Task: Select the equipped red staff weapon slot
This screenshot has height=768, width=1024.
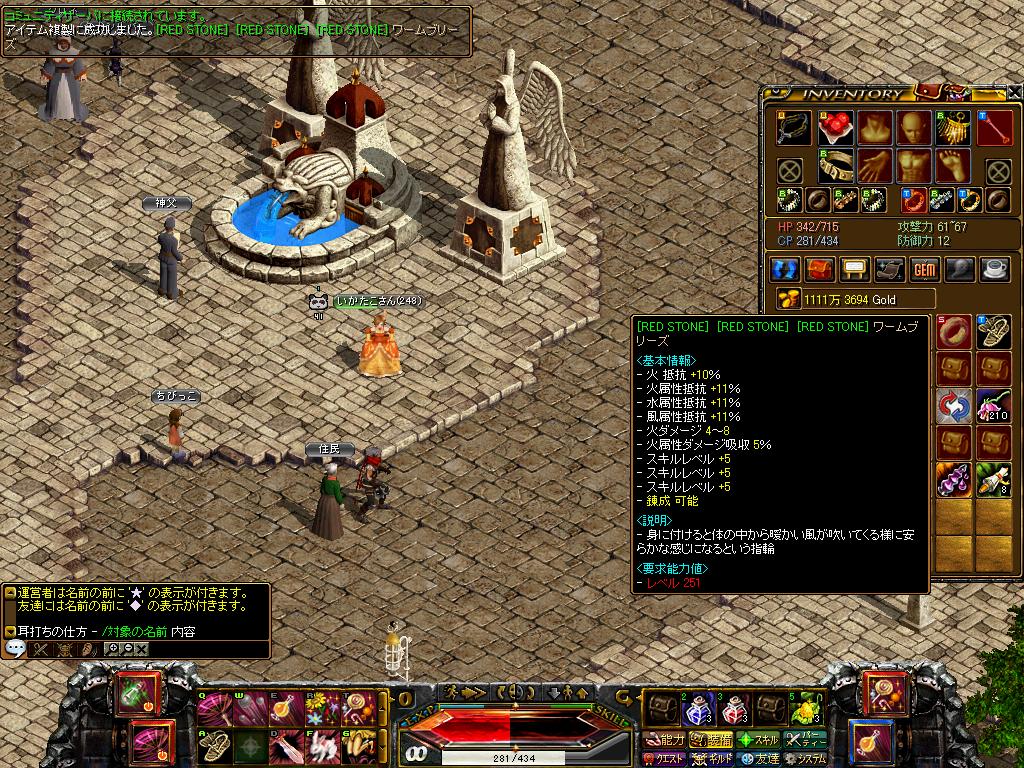Action: (x=995, y=127)
